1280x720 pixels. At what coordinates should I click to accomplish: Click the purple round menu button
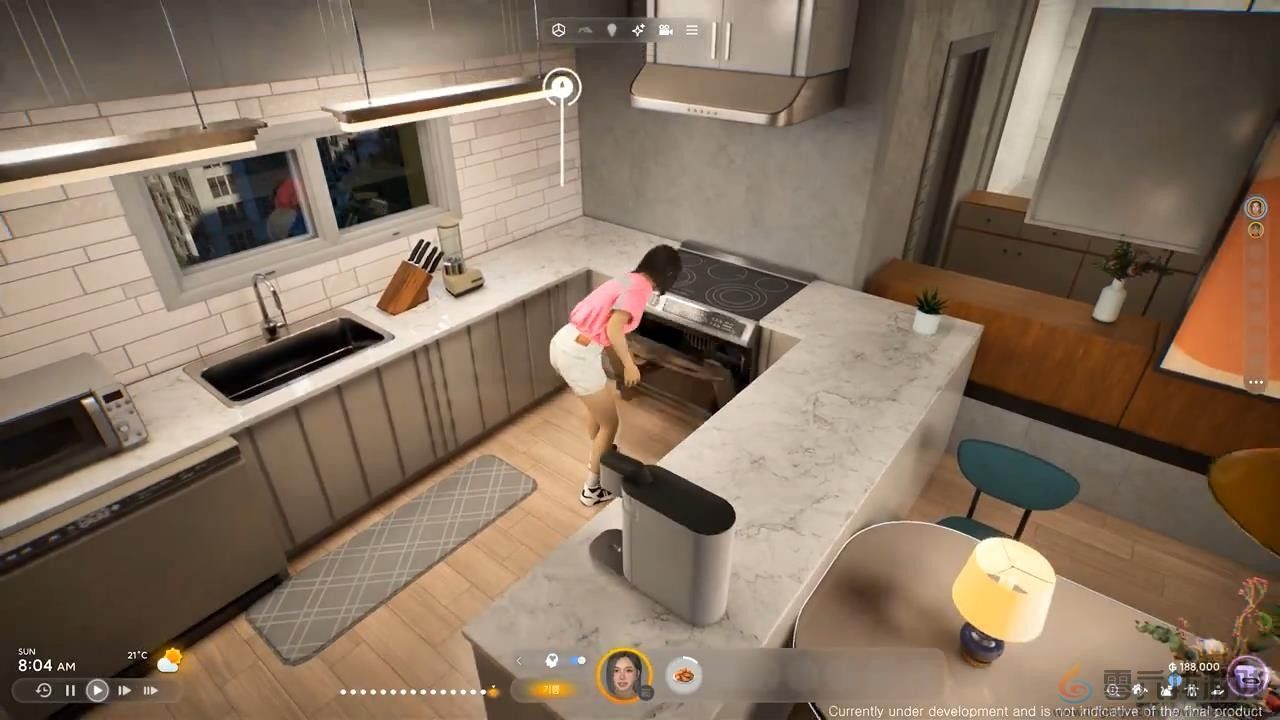(x=1247, y=676)
